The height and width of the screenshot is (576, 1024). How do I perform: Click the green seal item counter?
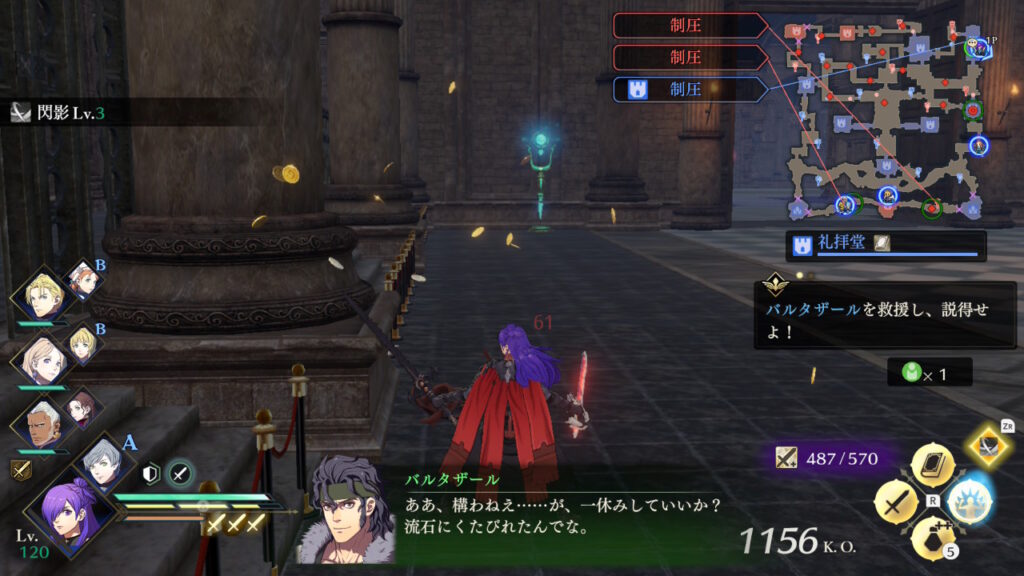click(x=929, y=372)
